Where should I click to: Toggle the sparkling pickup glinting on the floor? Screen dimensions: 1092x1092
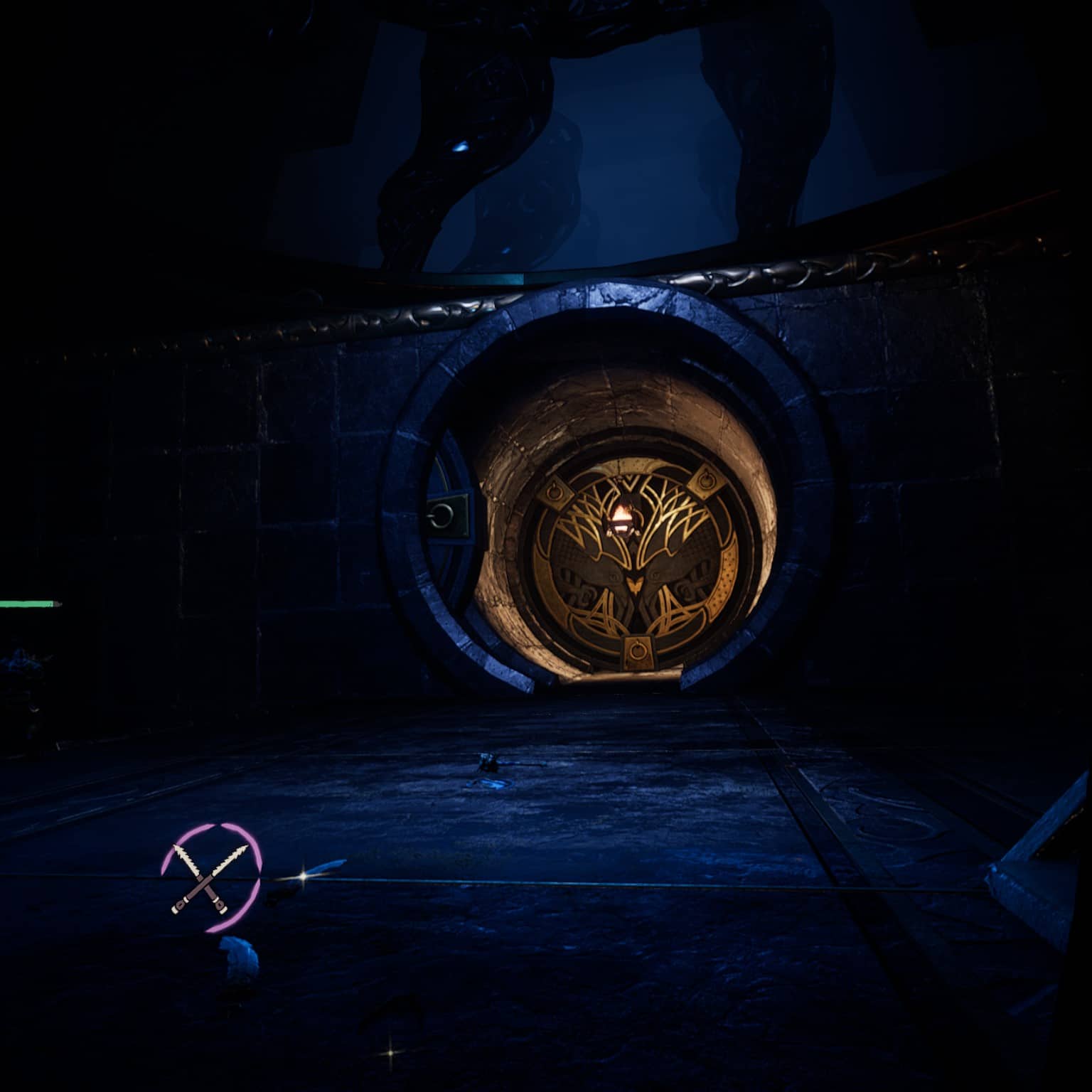[303, 877]
